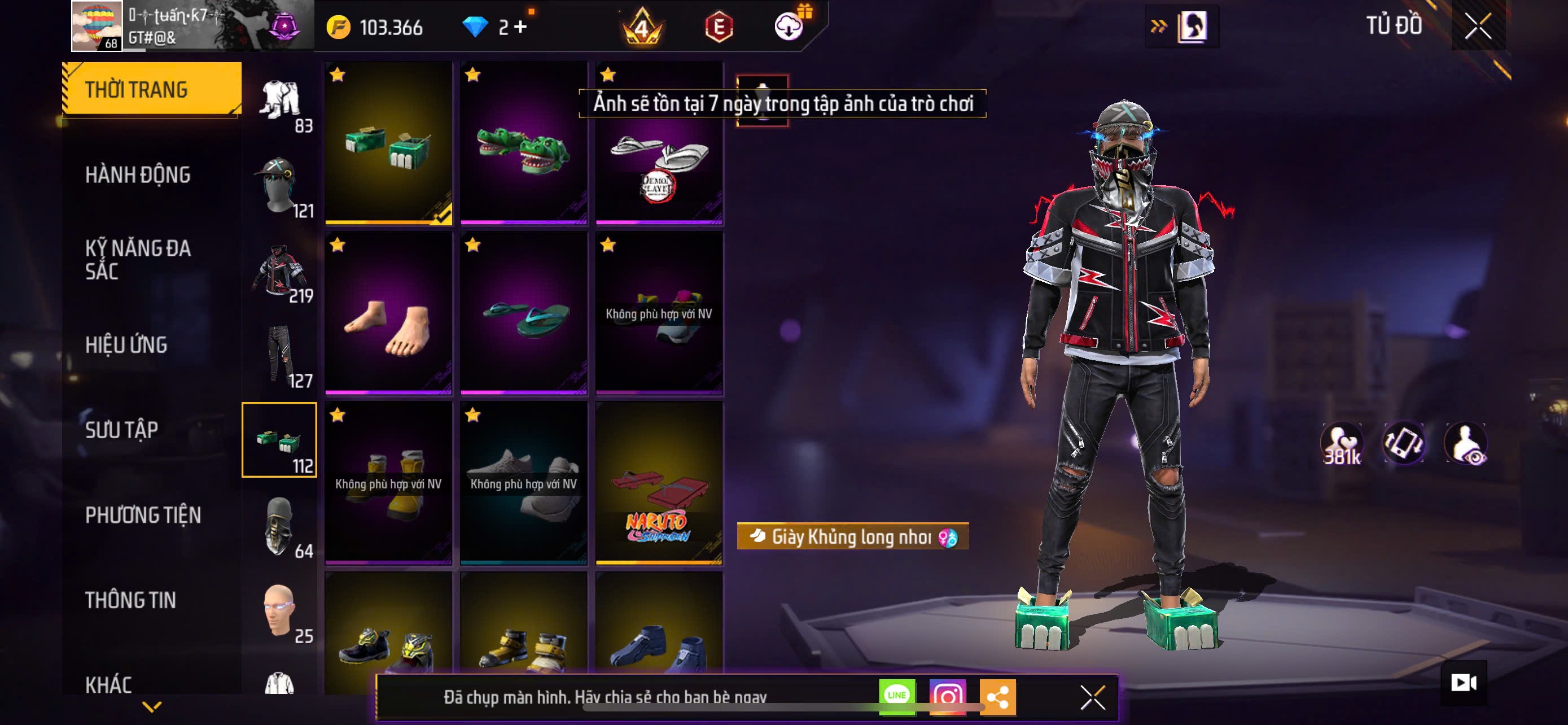Share screenshot to Instagram
Viewport: 1568px width, 725px height.
[x=947, y=696]
